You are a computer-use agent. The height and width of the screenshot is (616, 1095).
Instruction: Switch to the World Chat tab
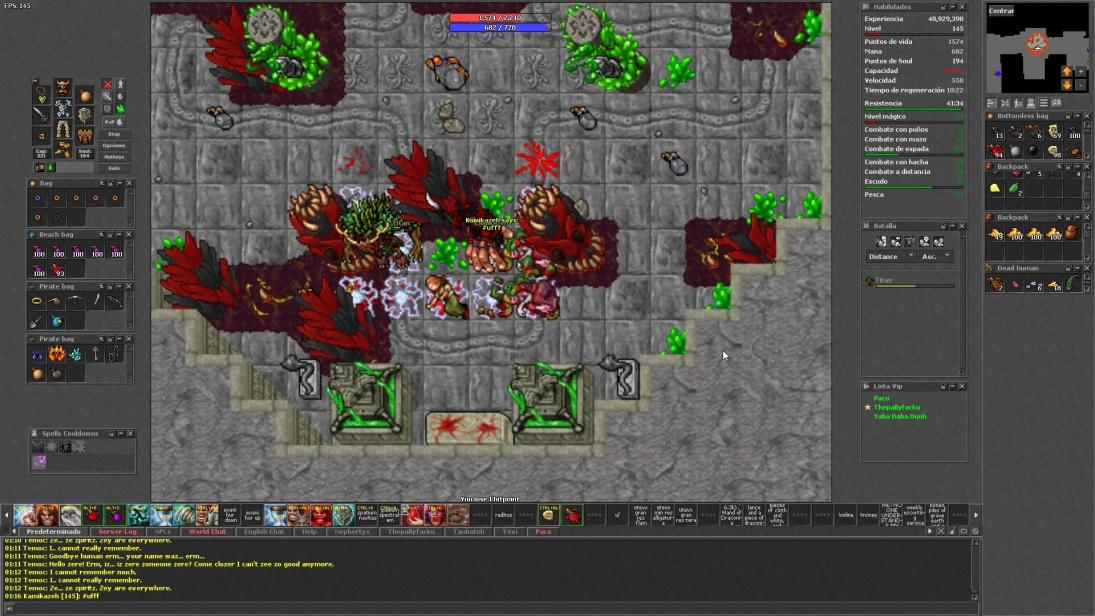click(x=207, y=532)
